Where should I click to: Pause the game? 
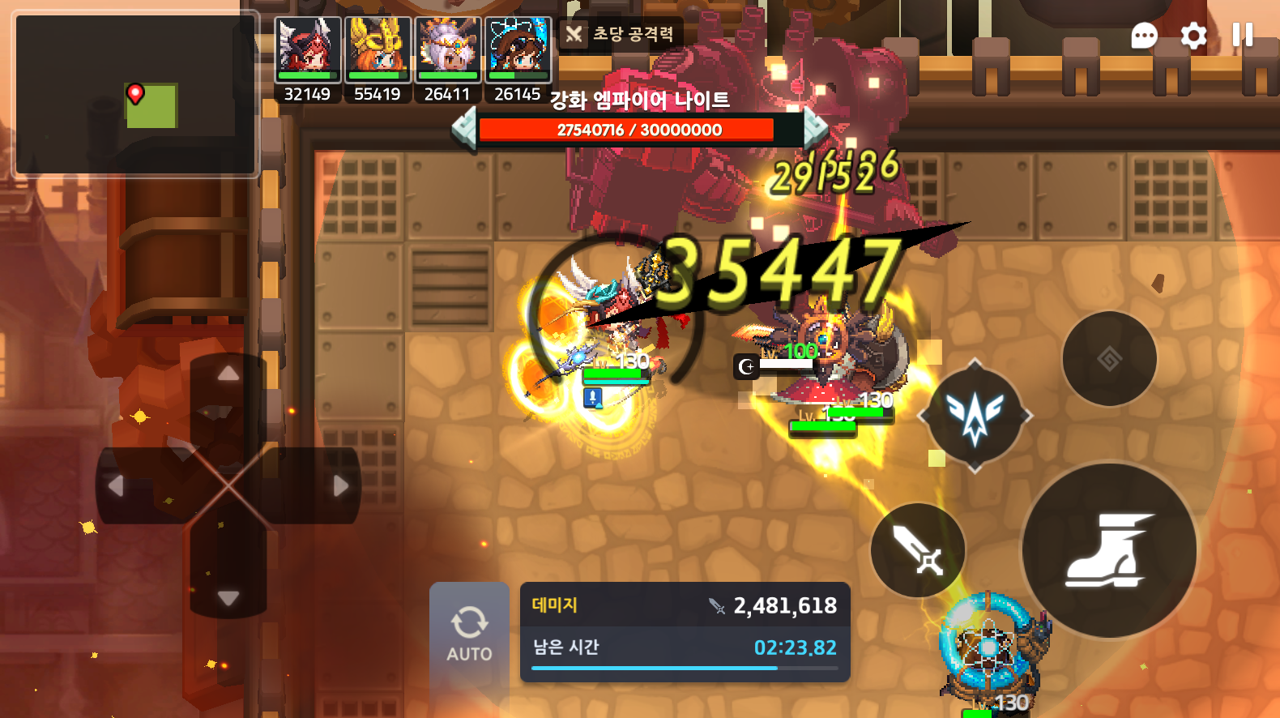(x=1243, y=36)
